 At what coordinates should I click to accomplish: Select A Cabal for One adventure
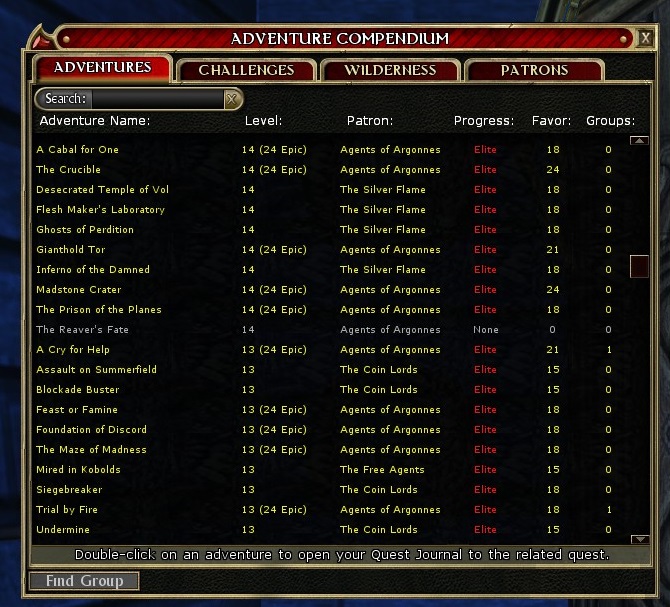77,150
